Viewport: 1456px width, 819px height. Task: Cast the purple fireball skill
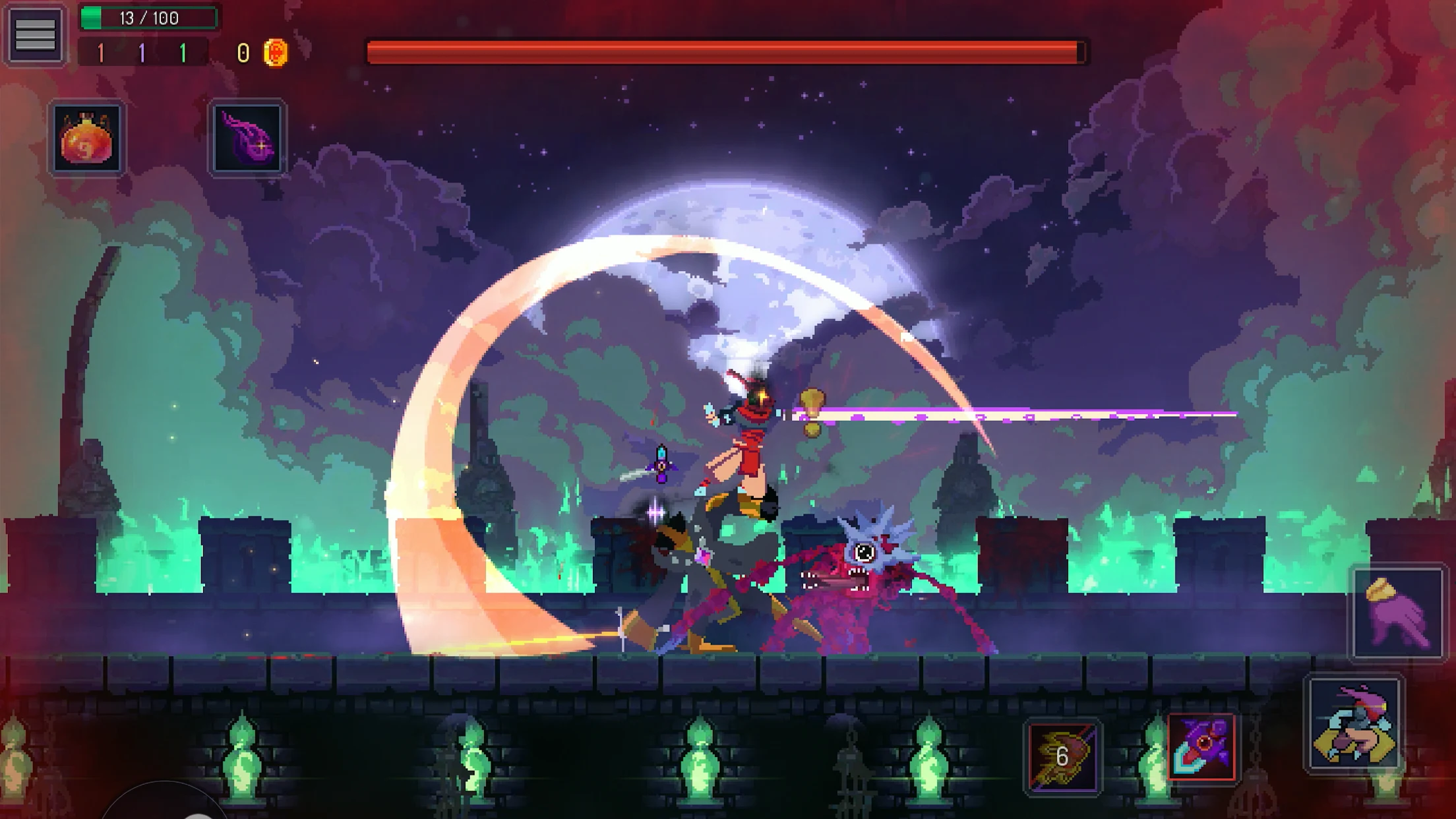coord(247,138)
